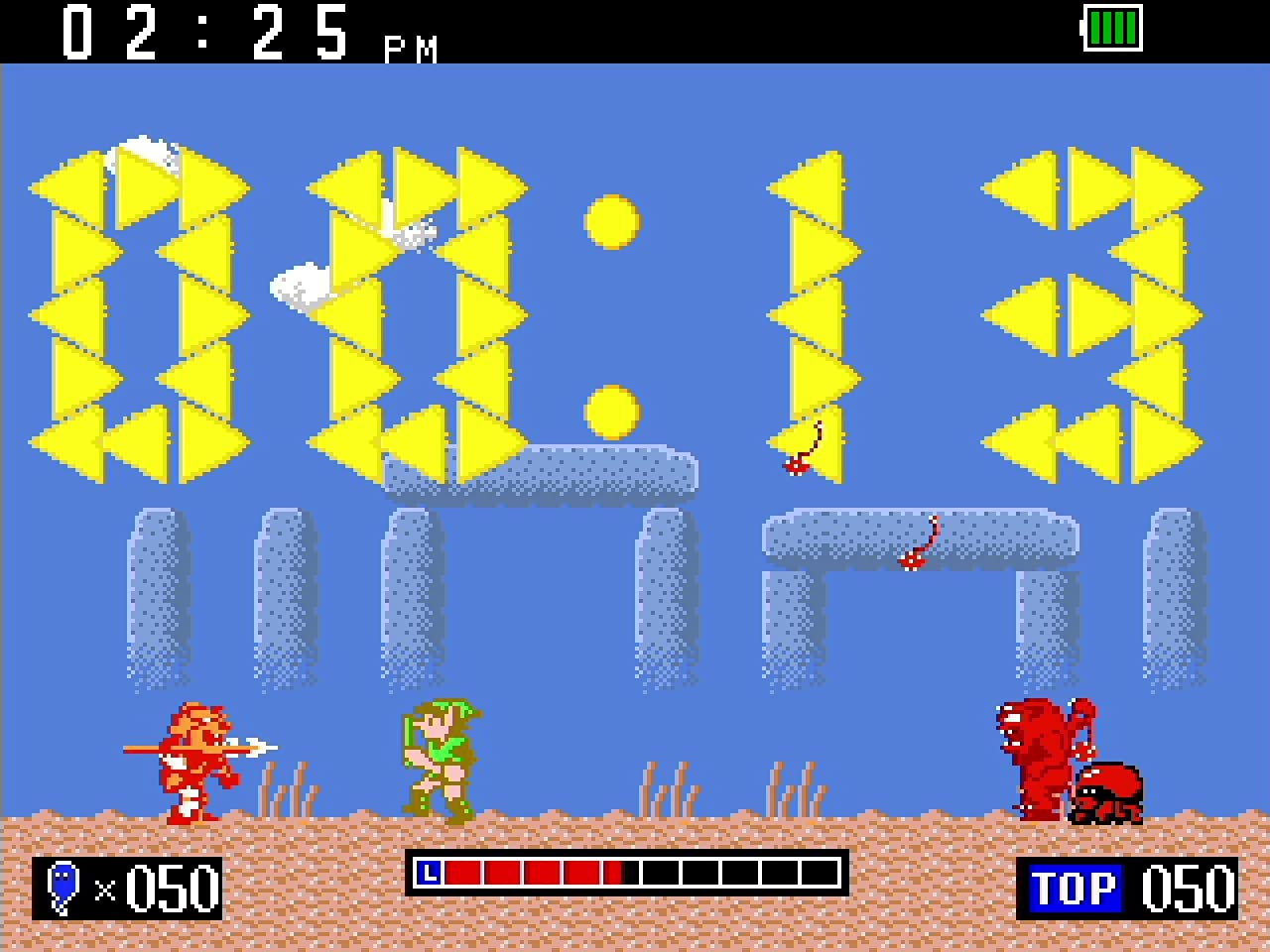
Task: Toggle the L indicator on the life bar
Action: coord(429,874)
